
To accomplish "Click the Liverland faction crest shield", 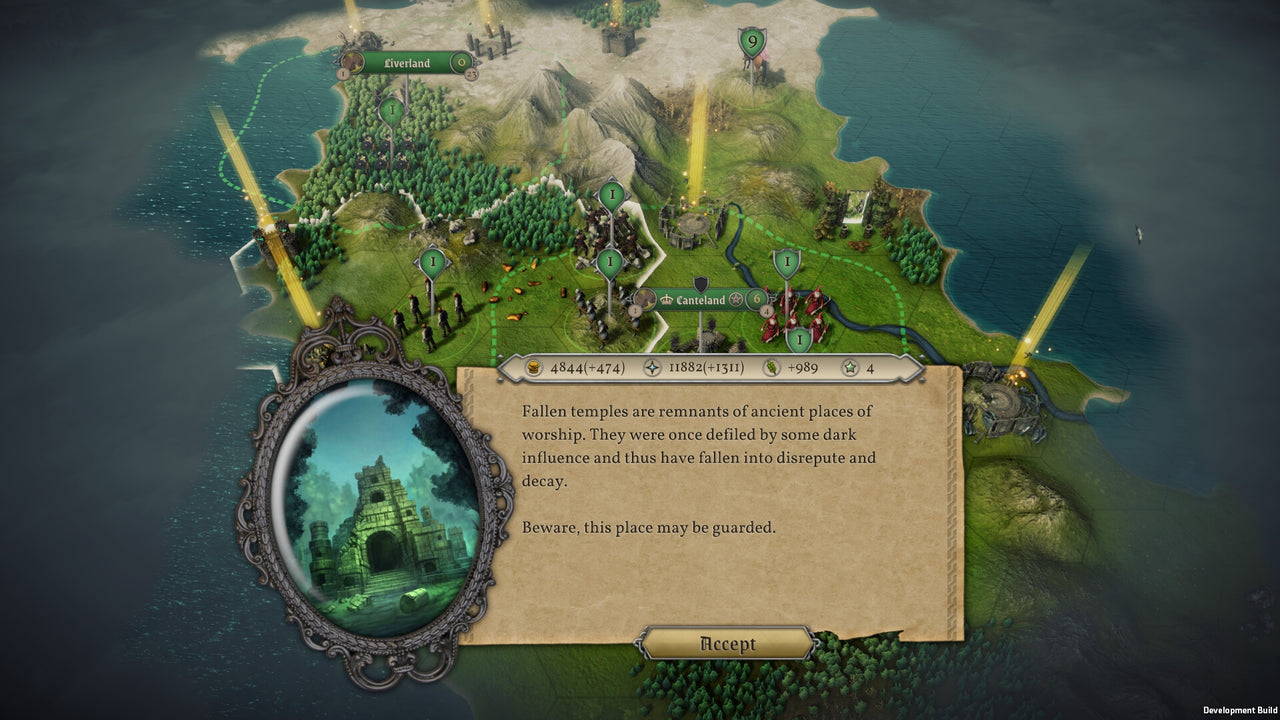I will [x=352, y=62].
